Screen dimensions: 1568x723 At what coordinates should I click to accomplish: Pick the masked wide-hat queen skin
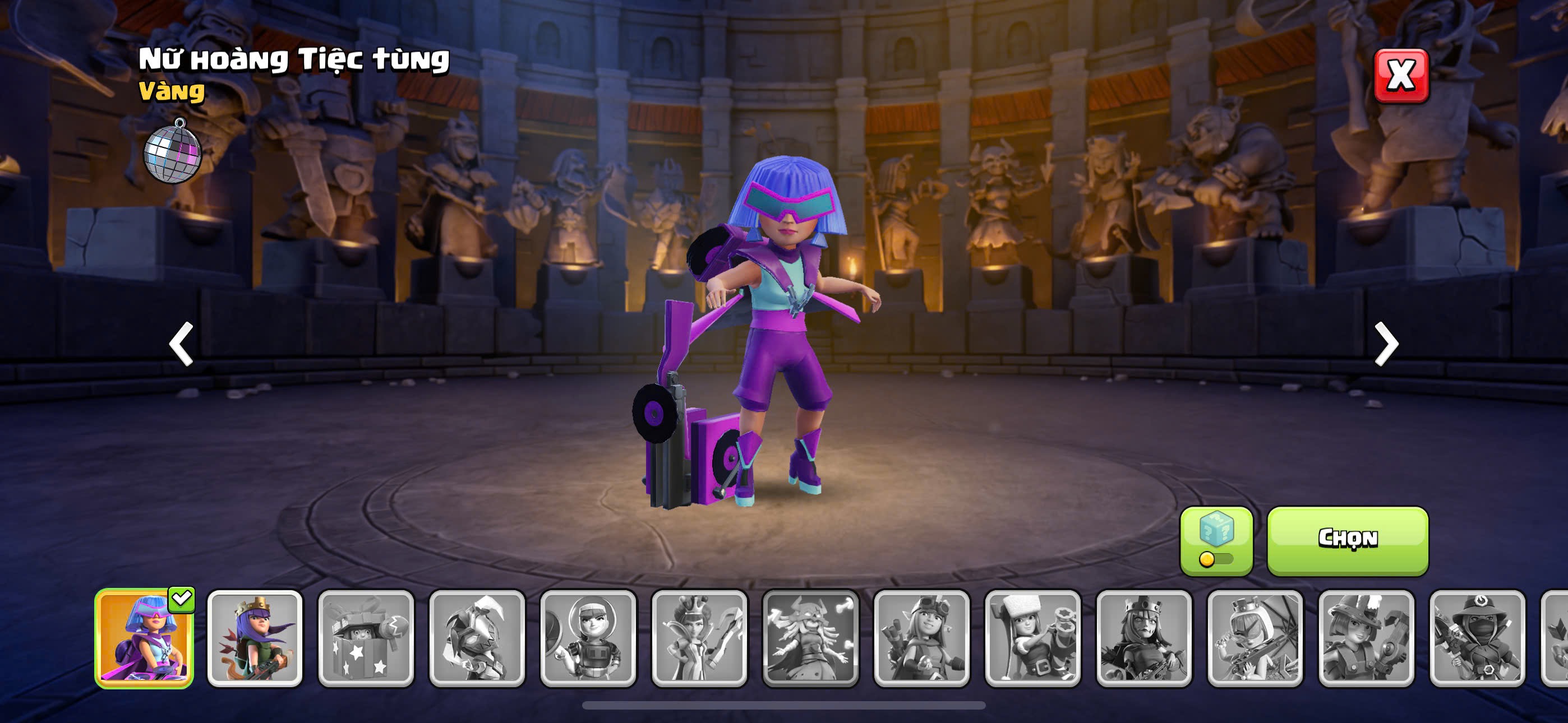1477,638
